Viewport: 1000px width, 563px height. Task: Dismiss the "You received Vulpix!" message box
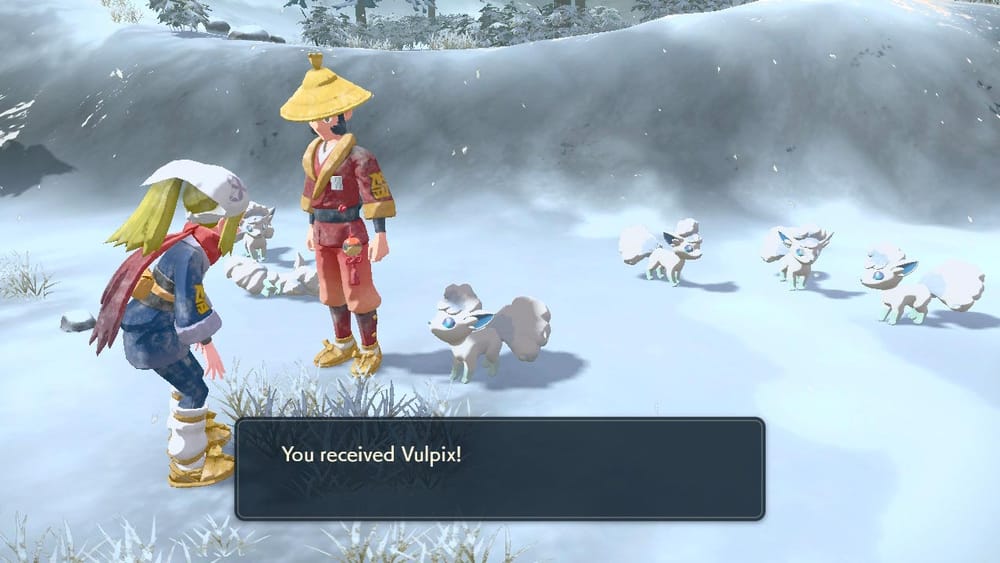coord(499,468)
